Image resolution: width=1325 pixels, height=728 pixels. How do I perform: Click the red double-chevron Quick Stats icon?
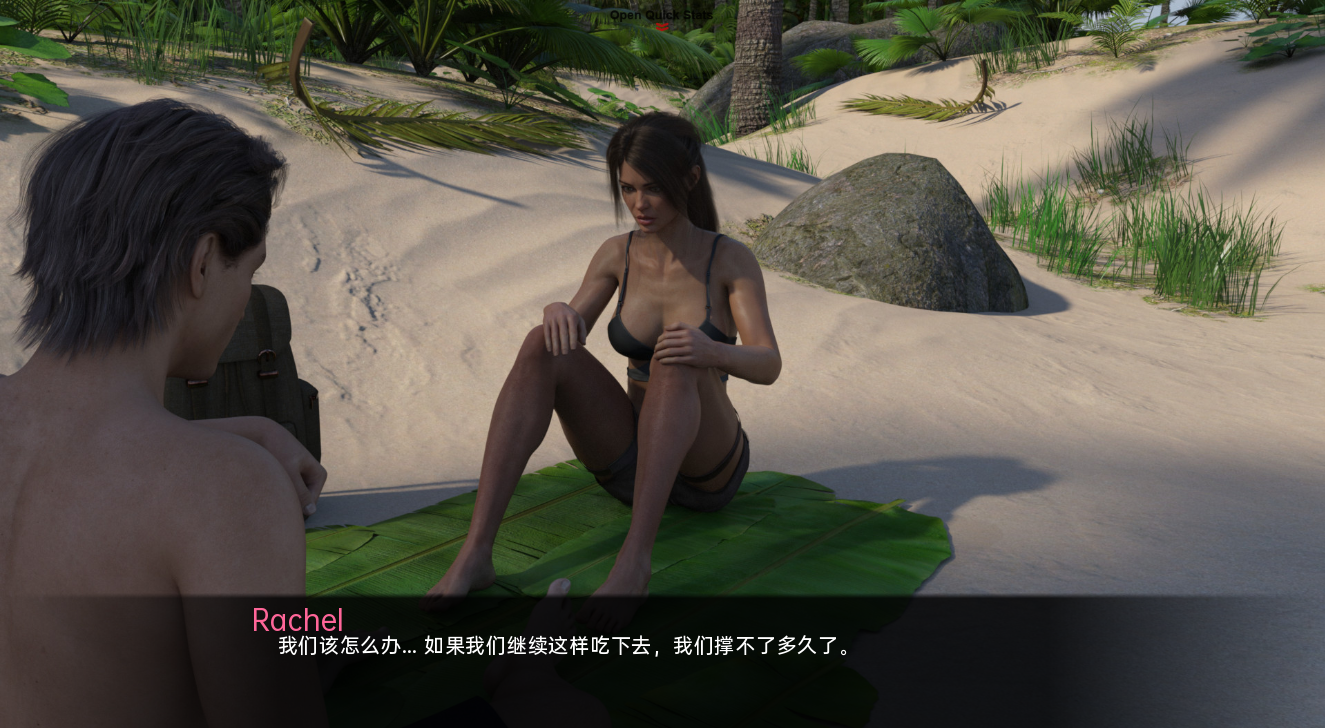(662, 26)
